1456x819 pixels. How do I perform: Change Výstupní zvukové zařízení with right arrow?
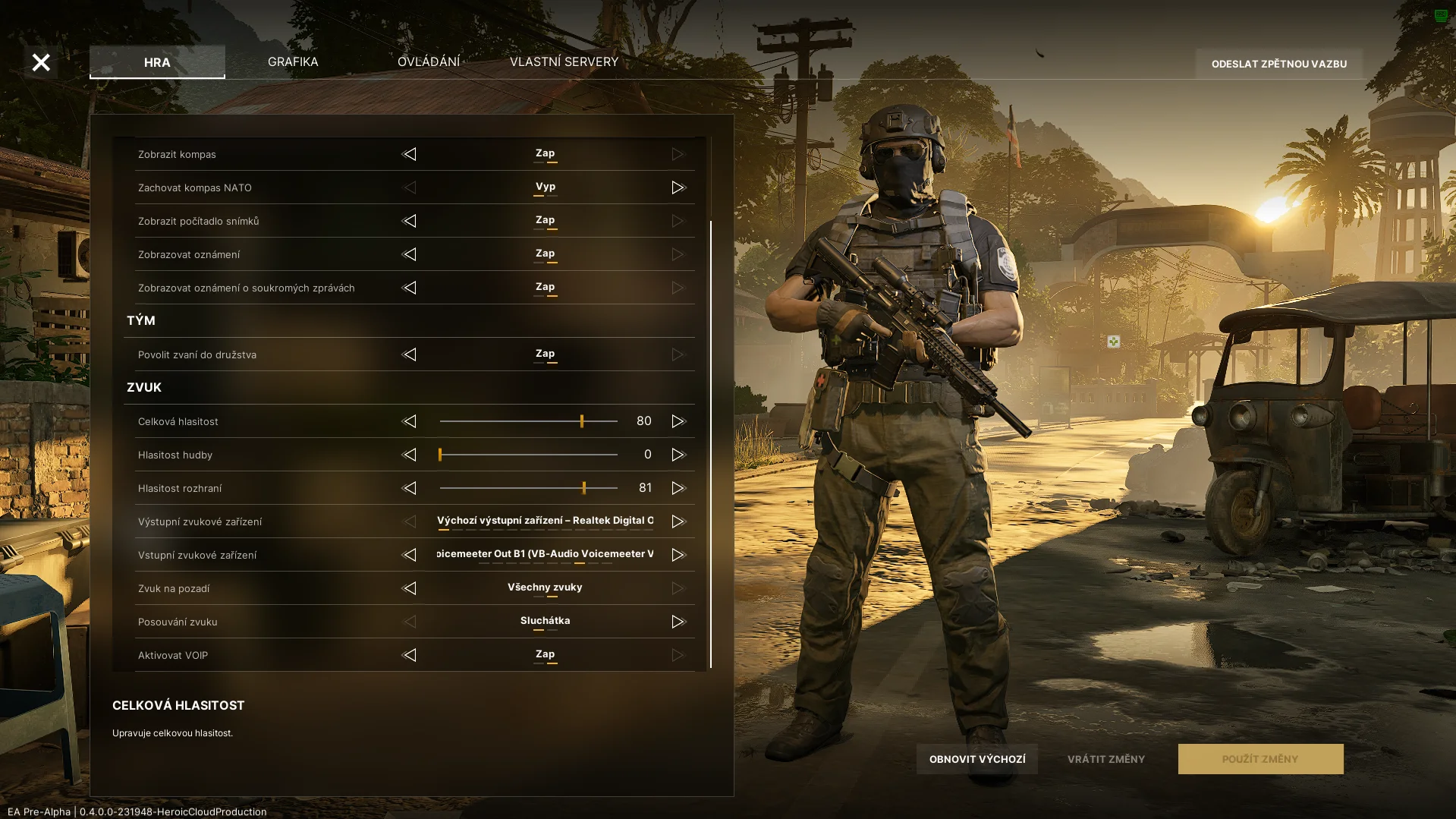678,521
